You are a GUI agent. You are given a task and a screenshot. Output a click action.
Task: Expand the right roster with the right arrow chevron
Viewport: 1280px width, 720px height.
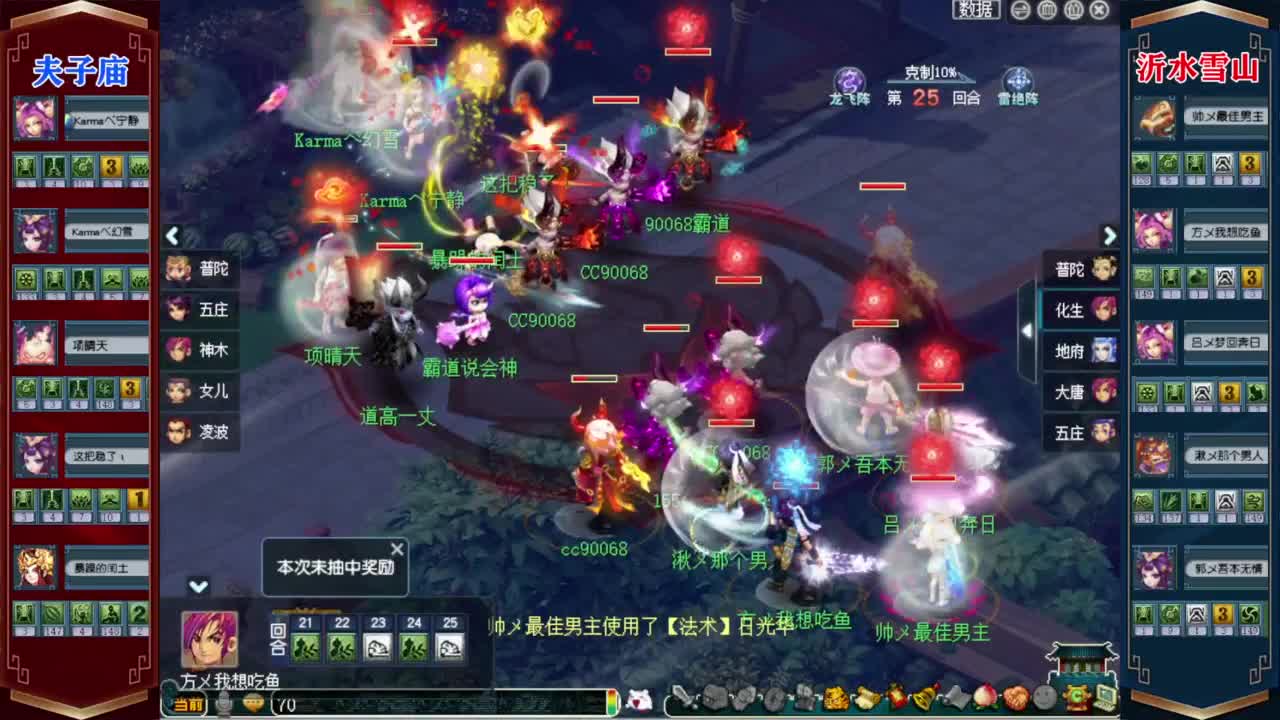pos(1110,236)
